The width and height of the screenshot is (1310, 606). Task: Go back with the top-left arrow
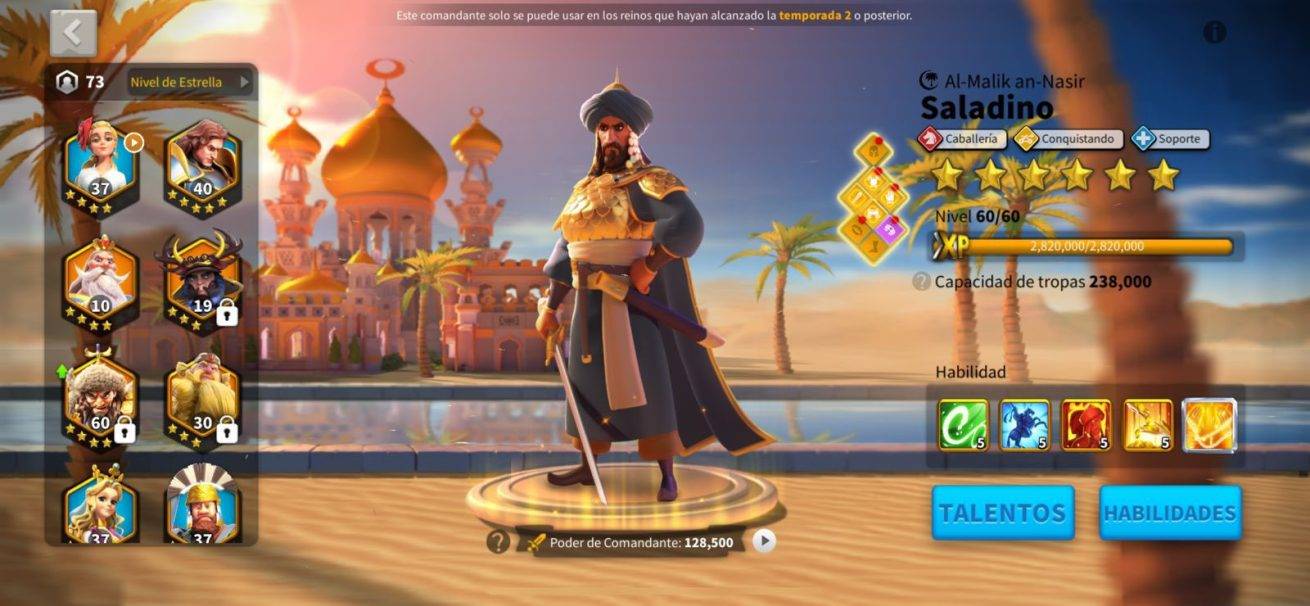click(73, 33)
